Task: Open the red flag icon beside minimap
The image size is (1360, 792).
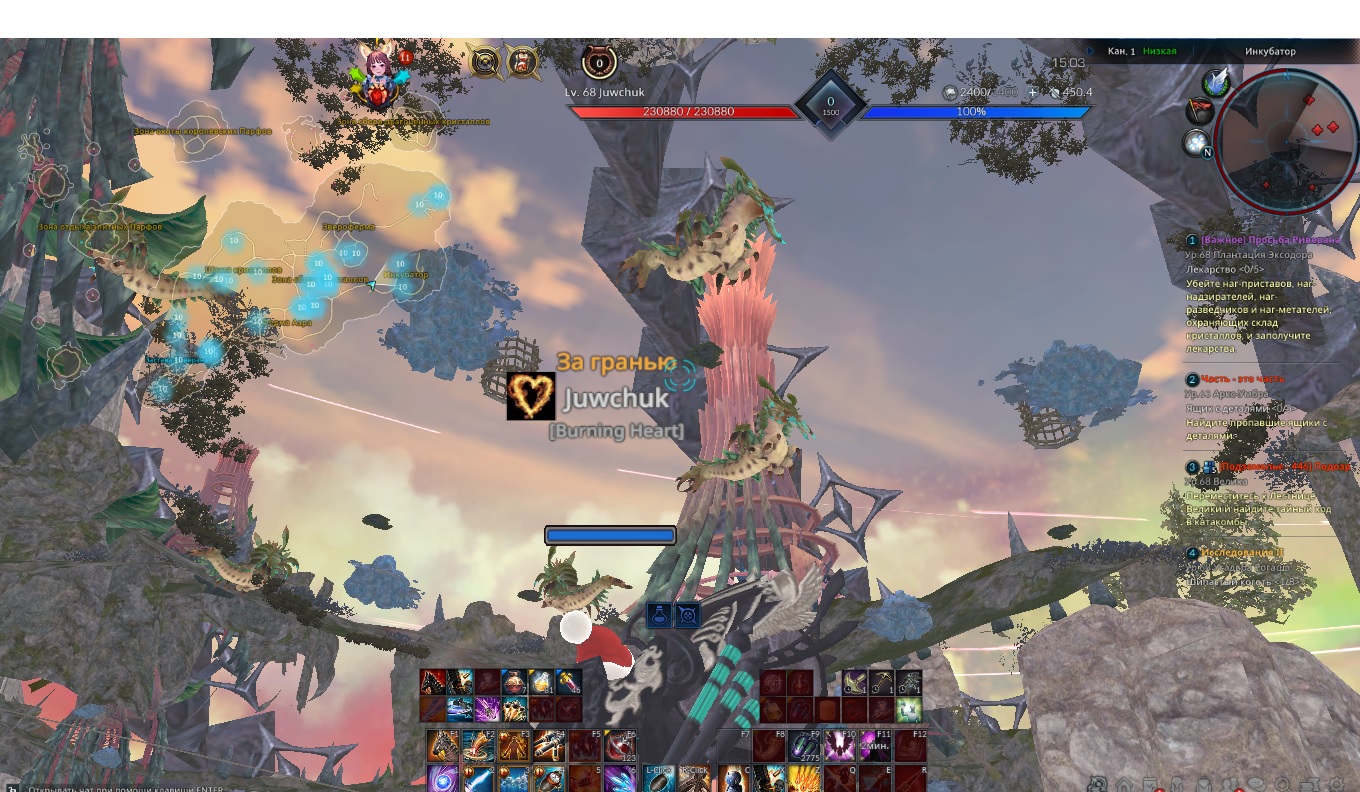Action: [x=1197, y=111]
